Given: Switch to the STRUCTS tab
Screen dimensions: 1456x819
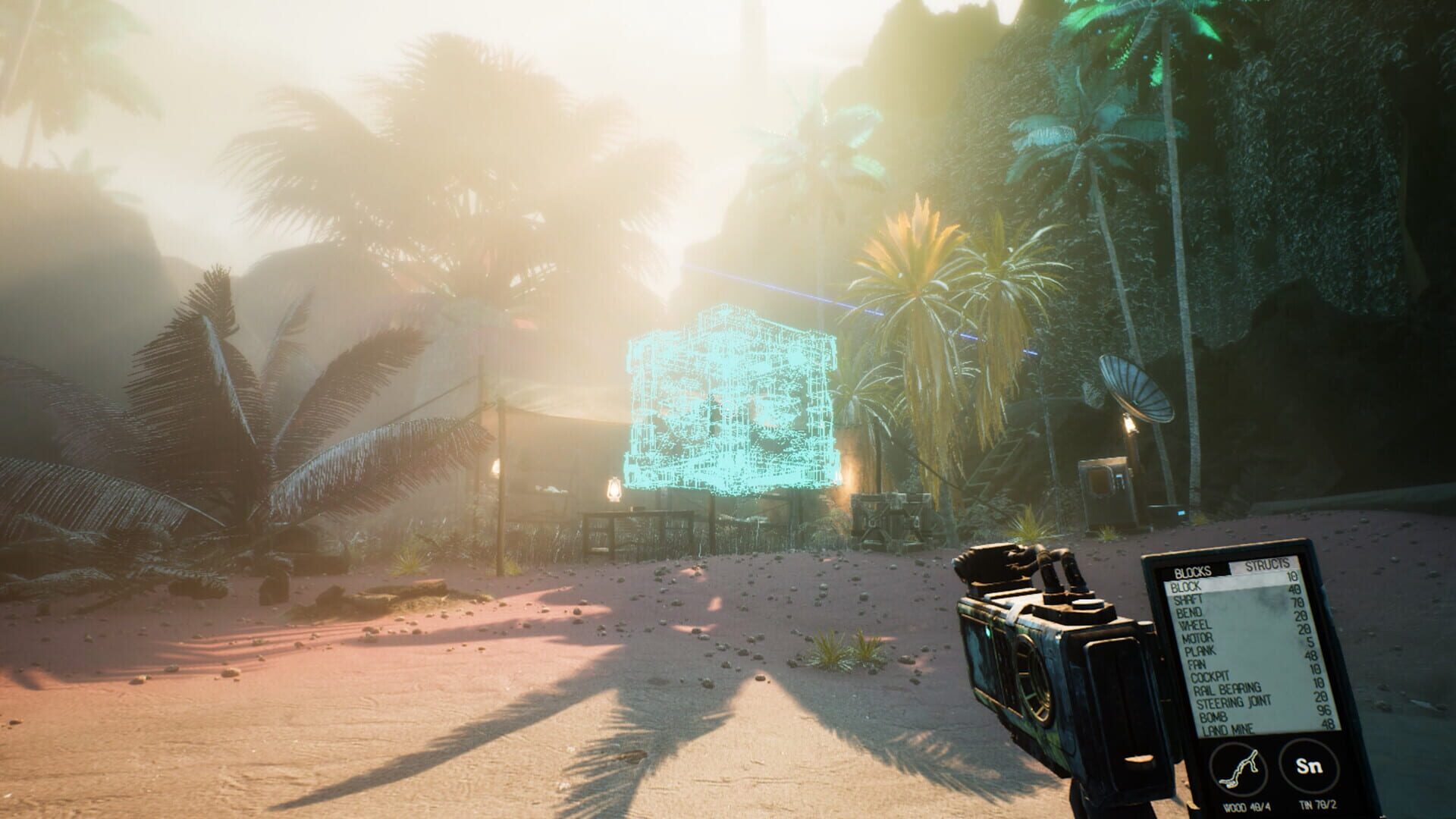Looking at the screenshot, I should point(1266,564).
